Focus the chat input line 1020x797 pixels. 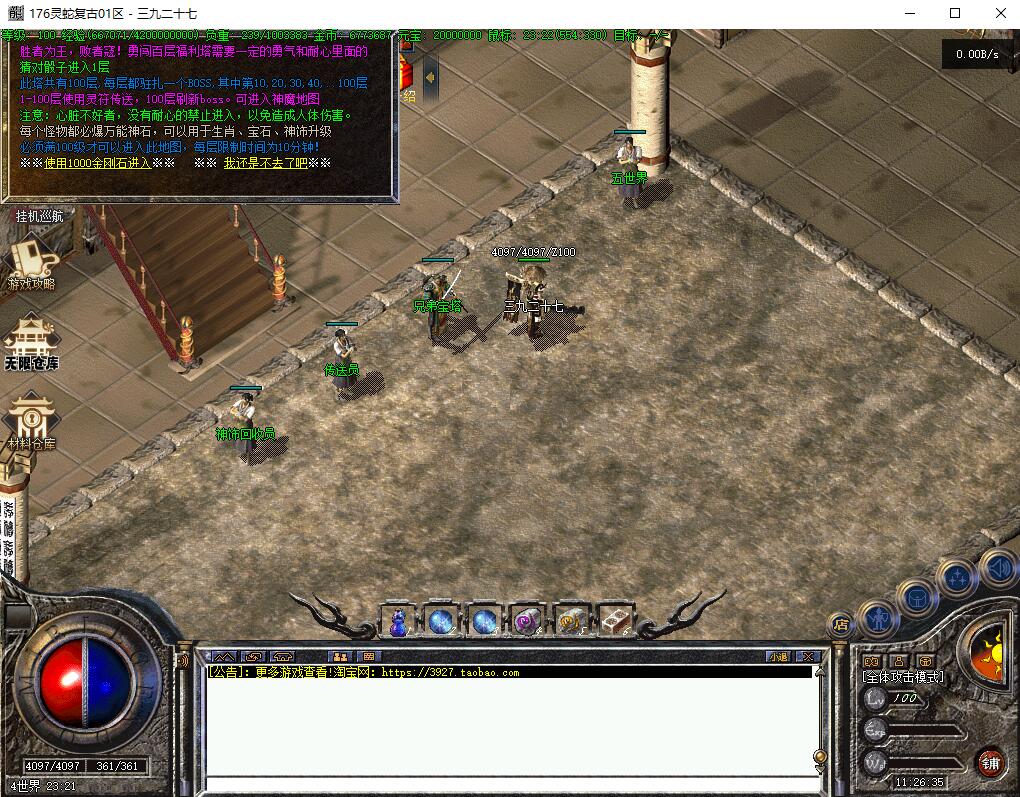click(x=510, y=783)
